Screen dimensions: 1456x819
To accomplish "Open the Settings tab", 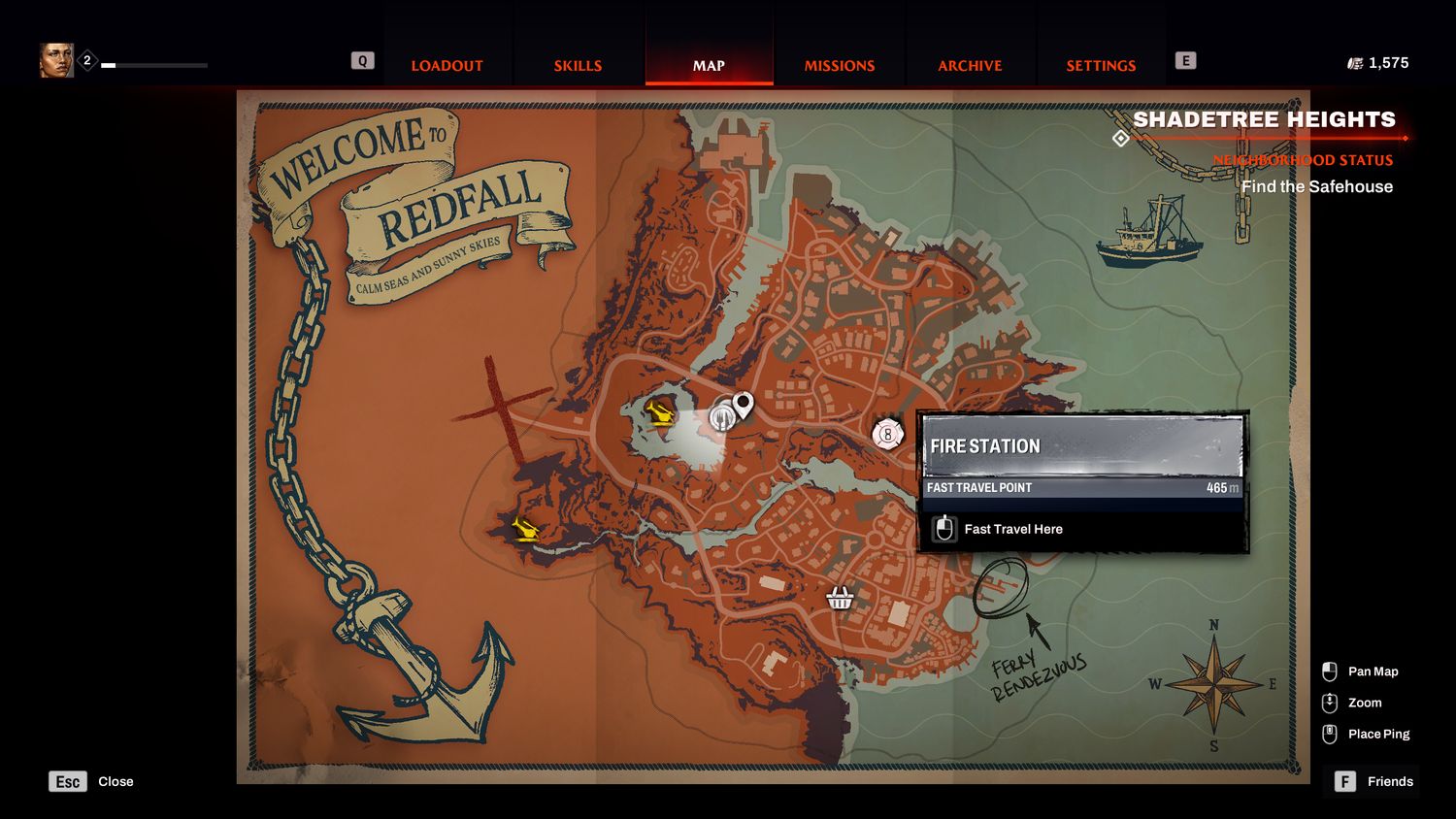I will (x=1101, y=66).
